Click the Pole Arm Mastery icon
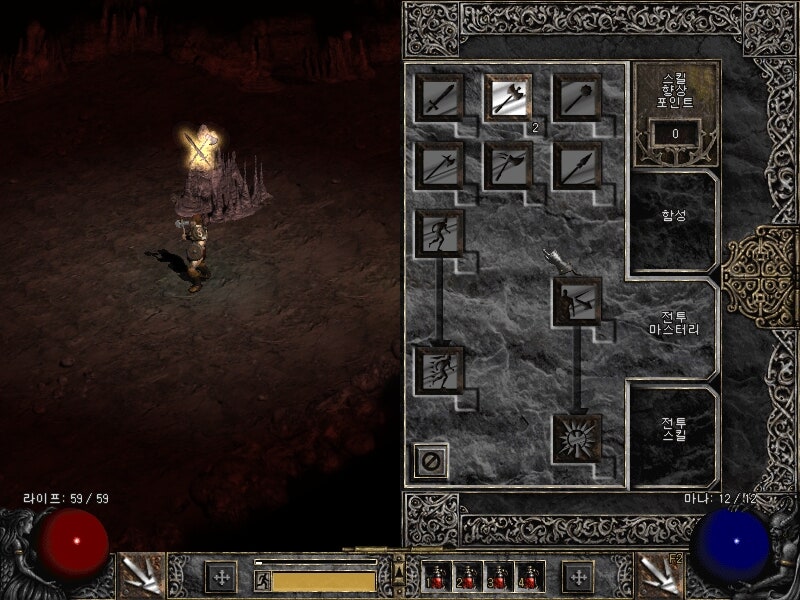The width and height of the screenshot is (800, 600). 440,166
